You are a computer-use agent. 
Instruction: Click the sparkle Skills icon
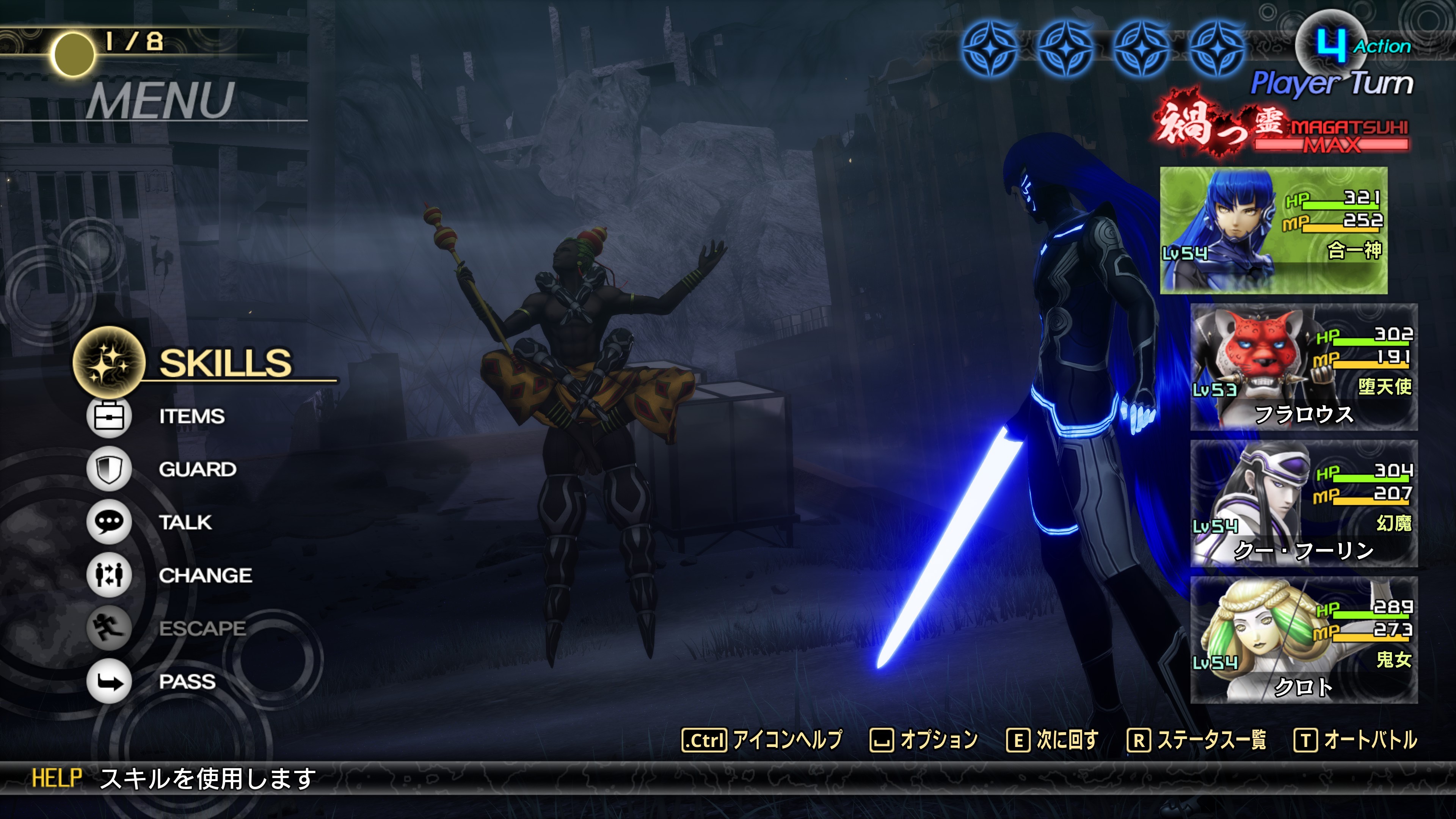(x=108, y=362)
